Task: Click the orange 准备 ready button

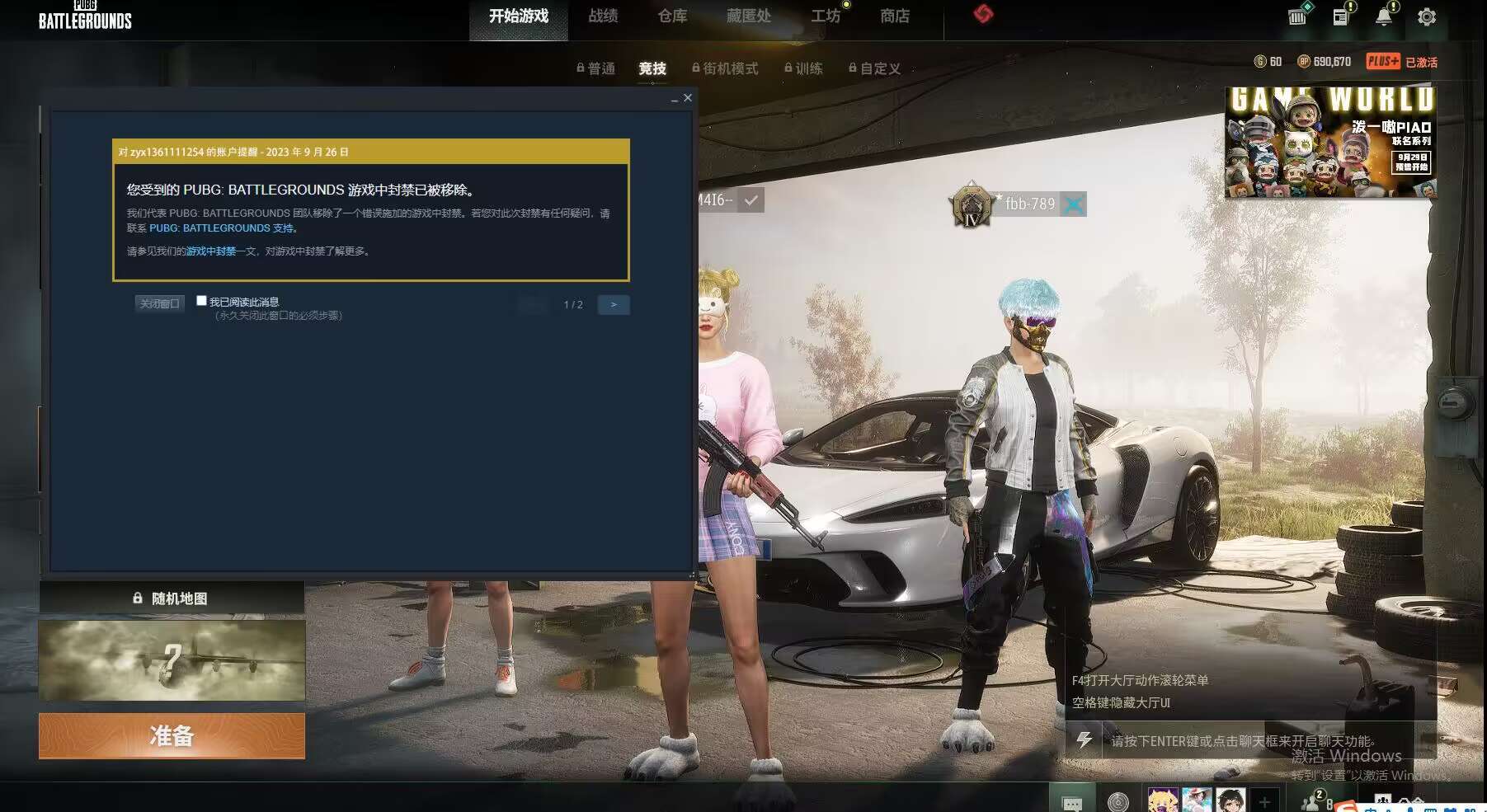Action: 171,735
